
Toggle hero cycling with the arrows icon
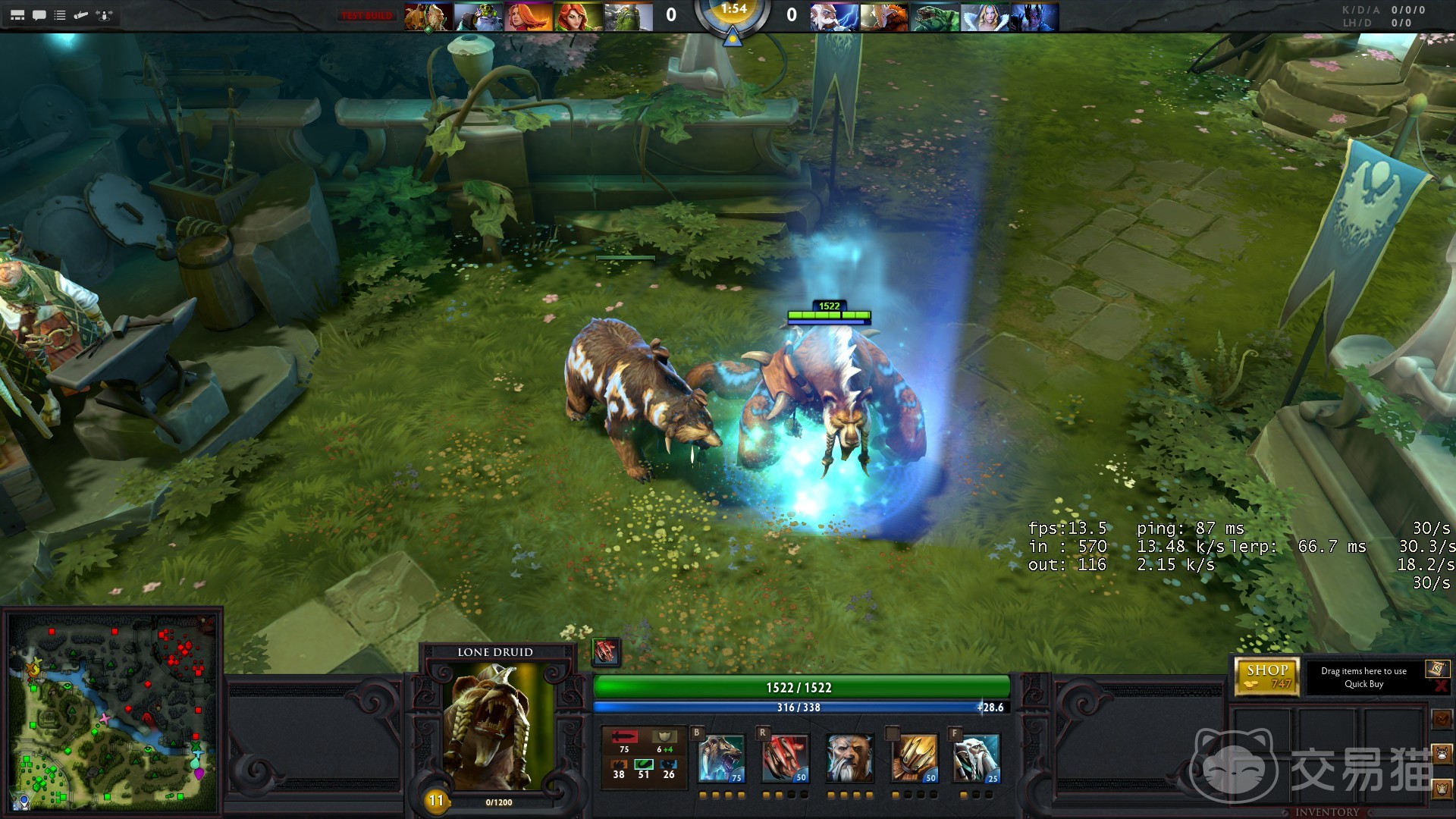point(105,16)
